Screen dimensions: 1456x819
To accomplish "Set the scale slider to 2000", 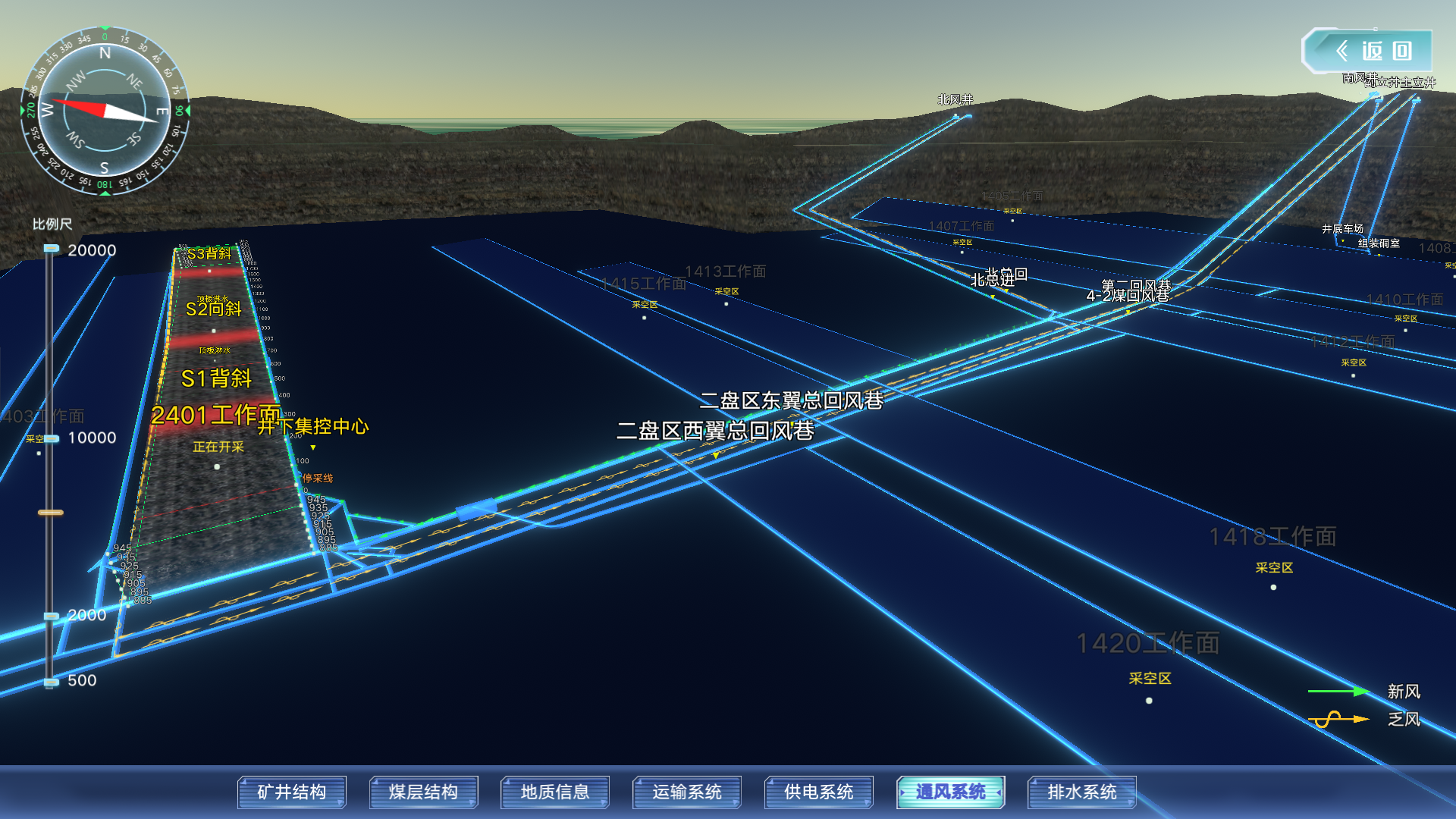I will (51, 616).
